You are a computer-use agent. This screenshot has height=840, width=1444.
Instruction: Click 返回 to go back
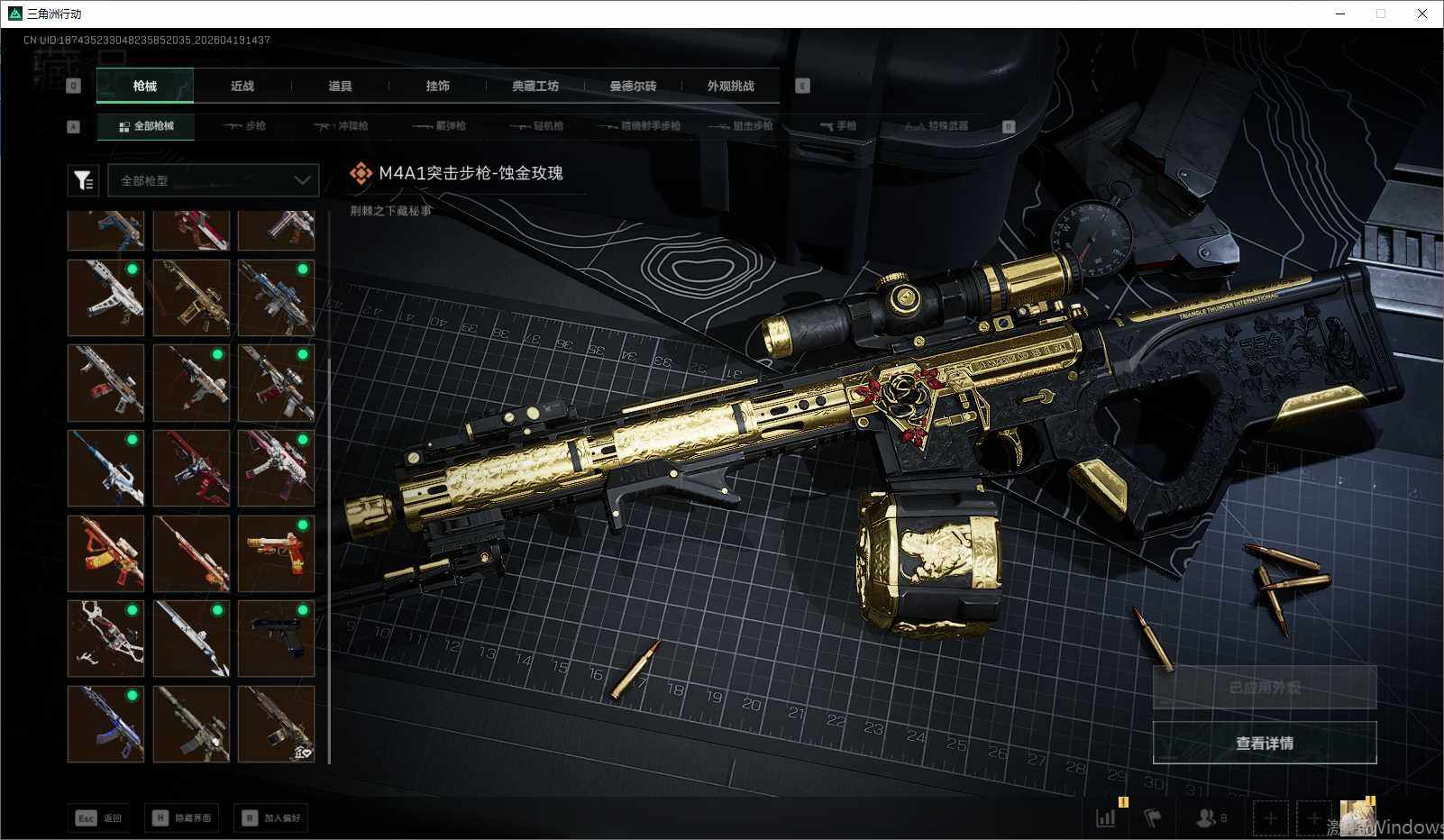[99, 817]
